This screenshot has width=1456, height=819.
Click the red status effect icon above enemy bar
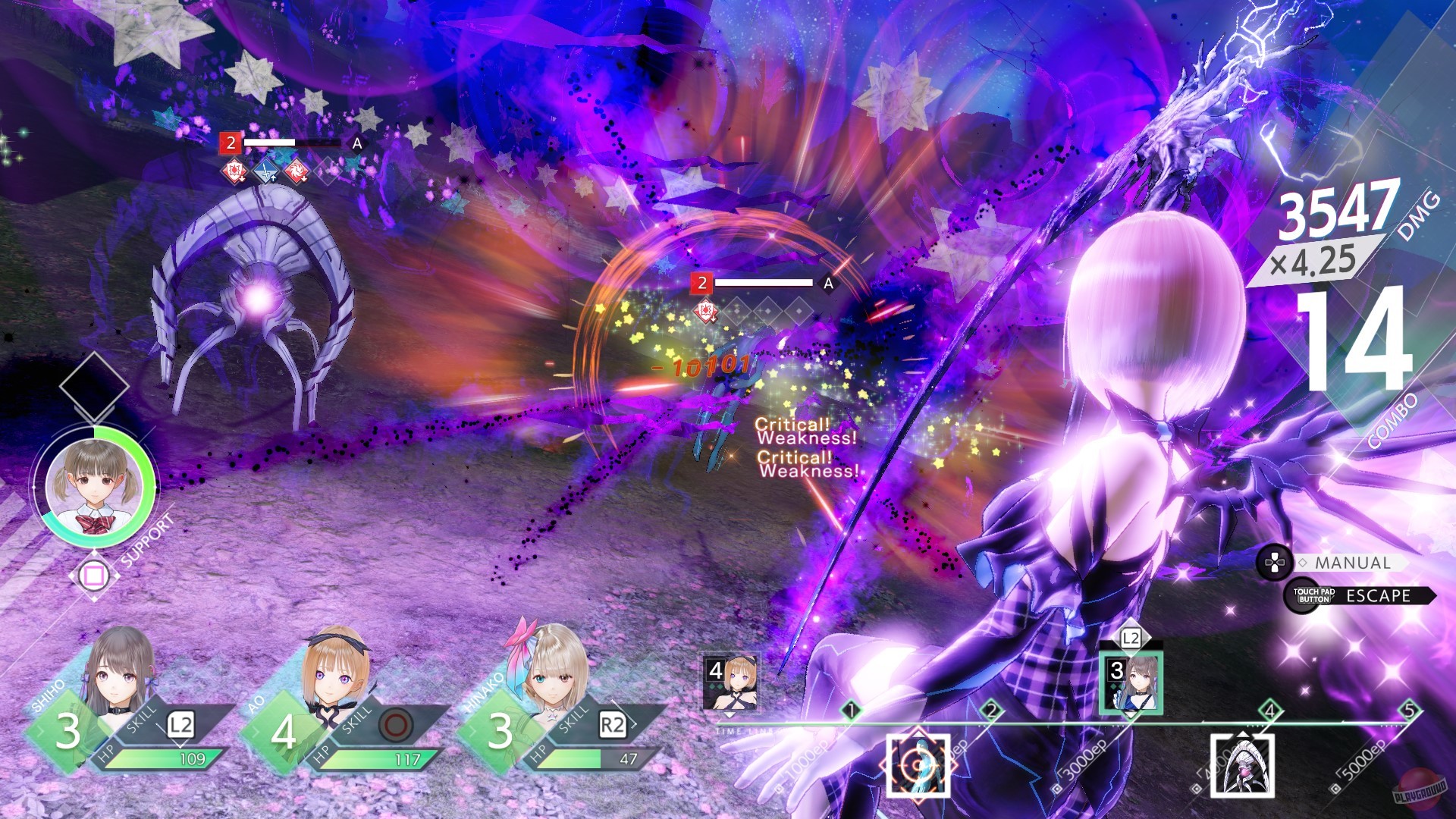234,170
